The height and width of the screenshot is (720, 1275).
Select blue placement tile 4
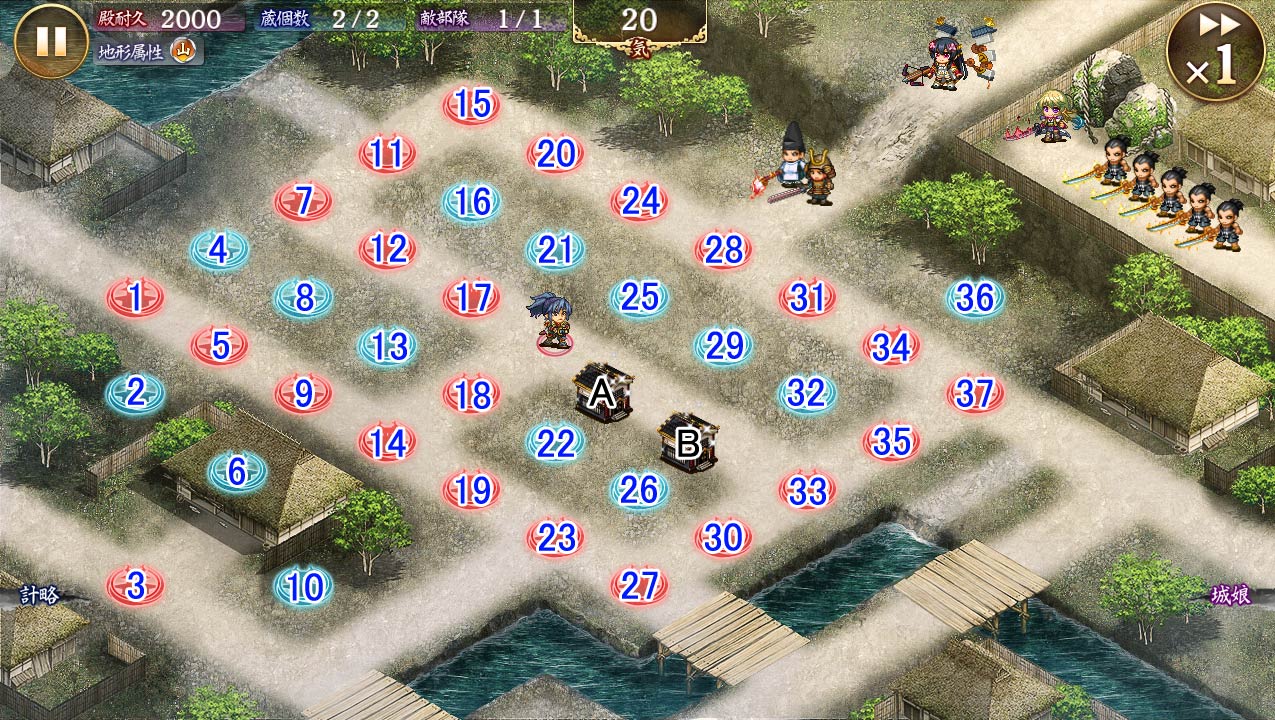pyautogui.click(x=219, y=250)
